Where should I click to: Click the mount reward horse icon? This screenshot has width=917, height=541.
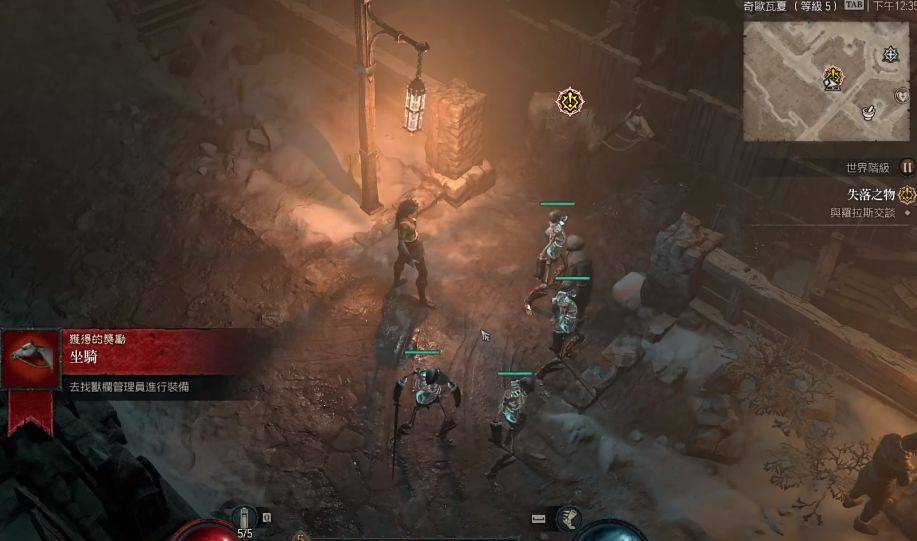click(31, 360)
